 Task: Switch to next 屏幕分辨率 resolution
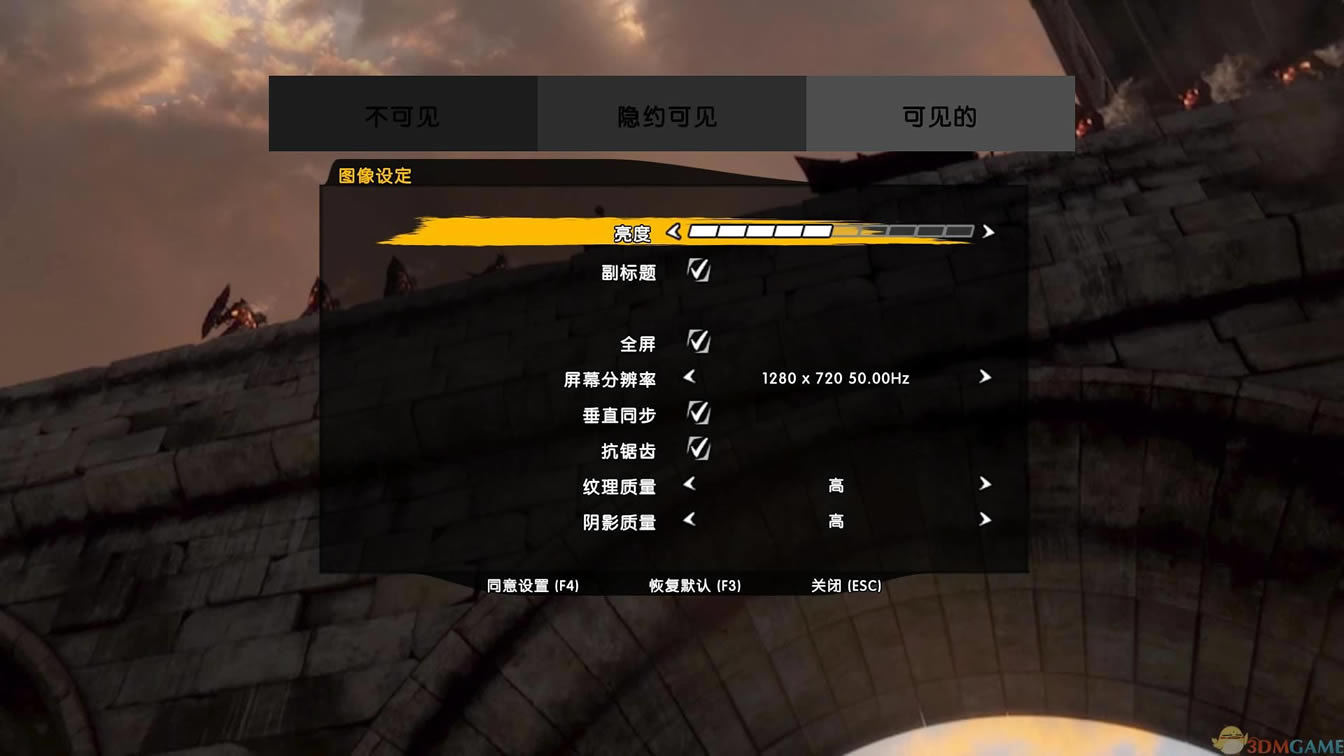985,377
